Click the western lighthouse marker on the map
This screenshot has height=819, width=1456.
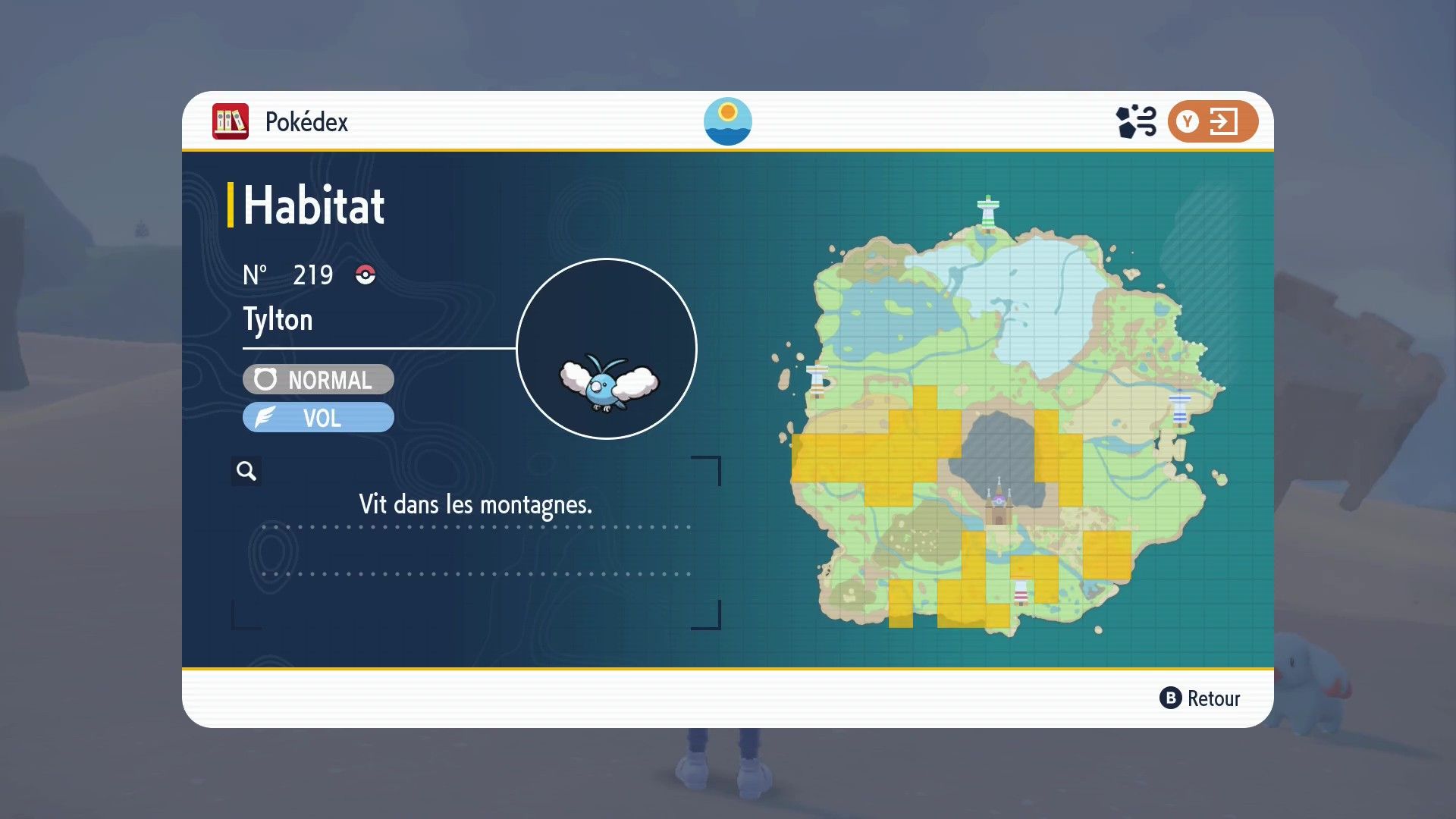coord(818,379)
